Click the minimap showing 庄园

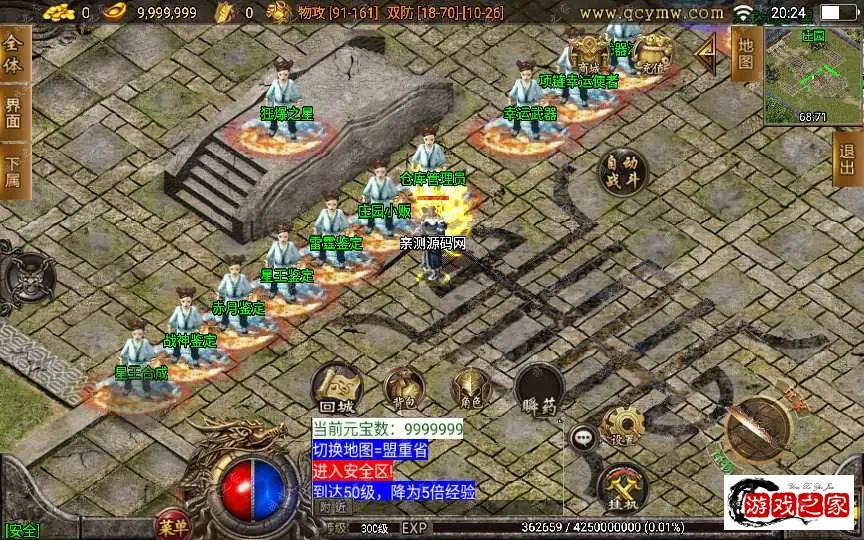(812, 75)
